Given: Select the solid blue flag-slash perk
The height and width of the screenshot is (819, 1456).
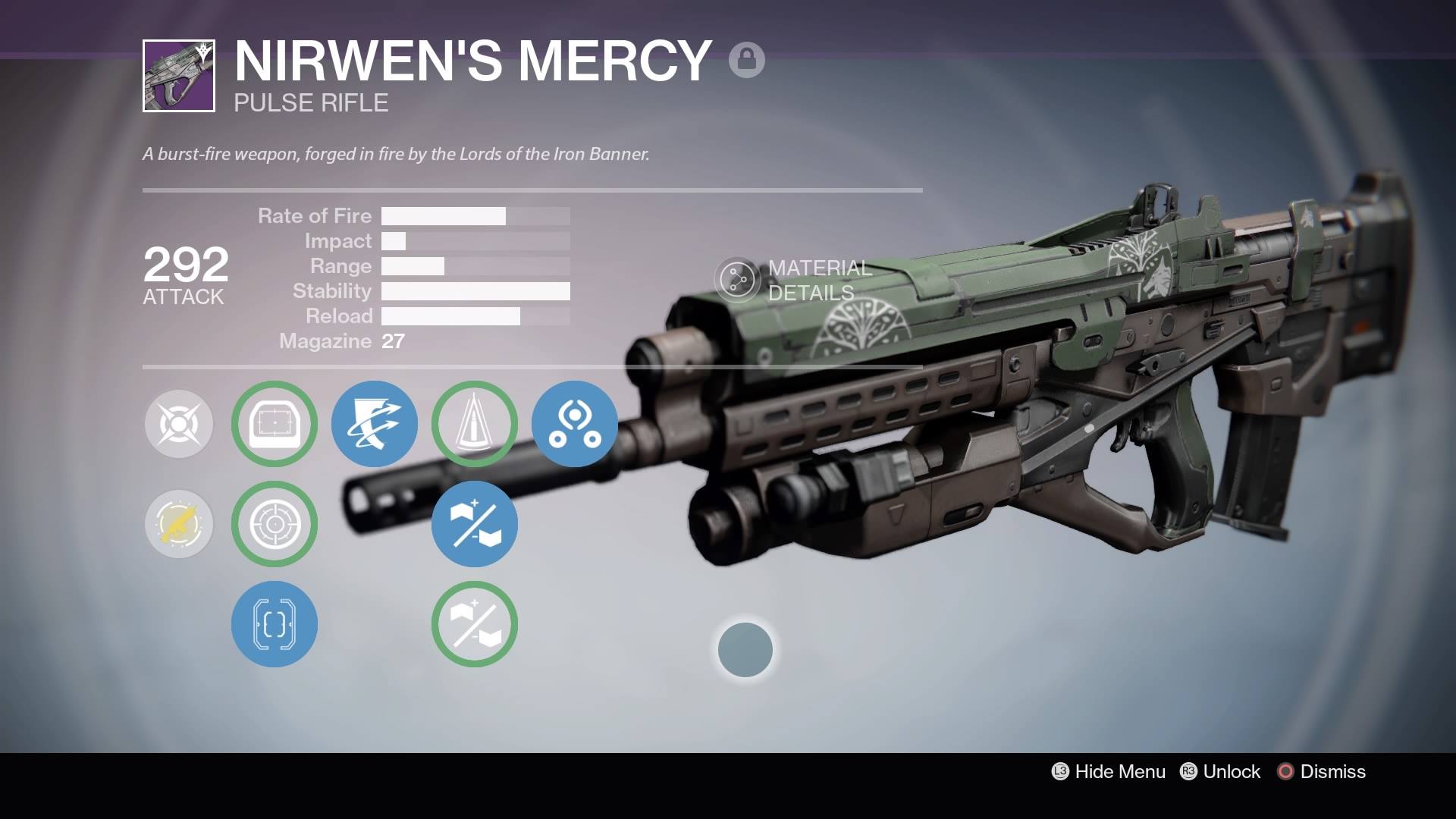Looking at the screenshot, I should [x=475, y=524].
